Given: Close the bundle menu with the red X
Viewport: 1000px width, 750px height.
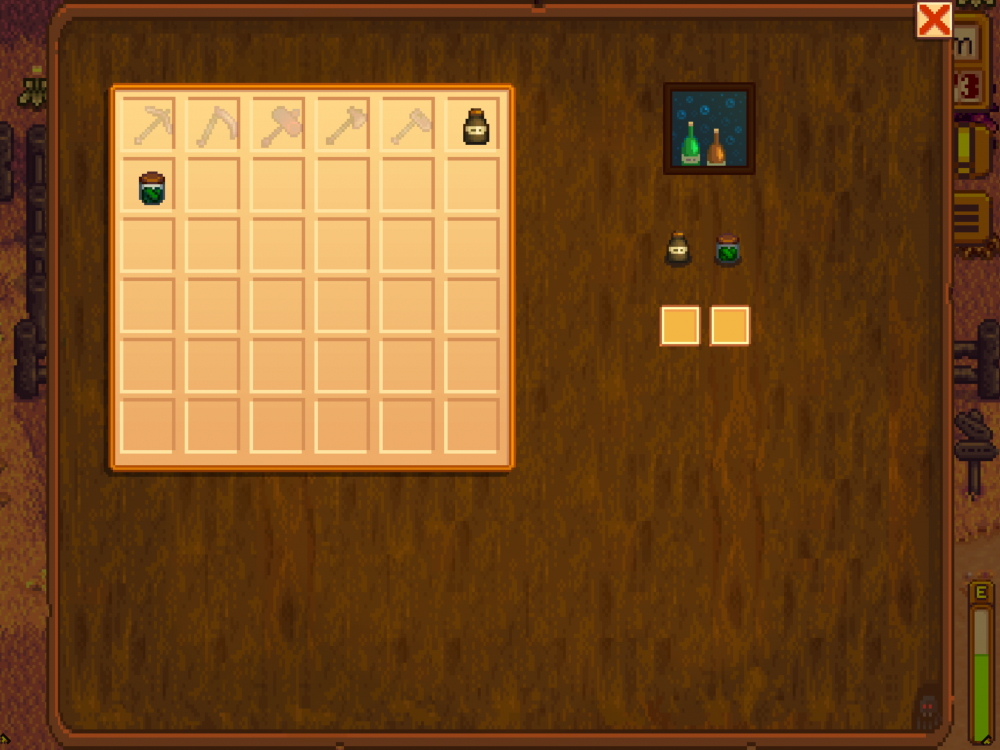Looking at the screenshot, I should tap(934, 20).
